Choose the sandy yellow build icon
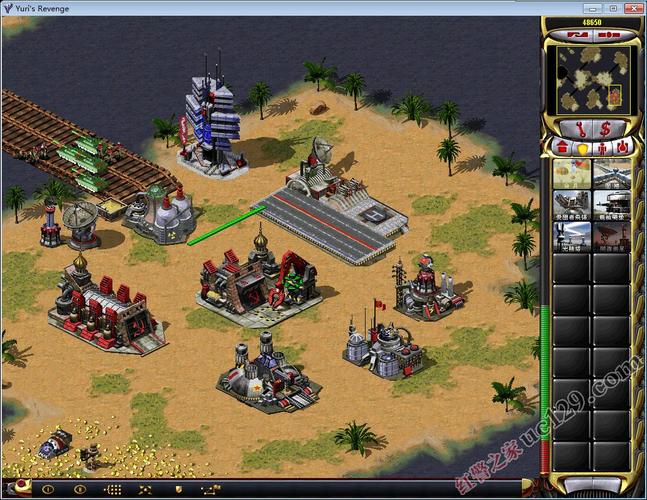The height and width of the screenshot is (500, 647). tap(571, 172)
